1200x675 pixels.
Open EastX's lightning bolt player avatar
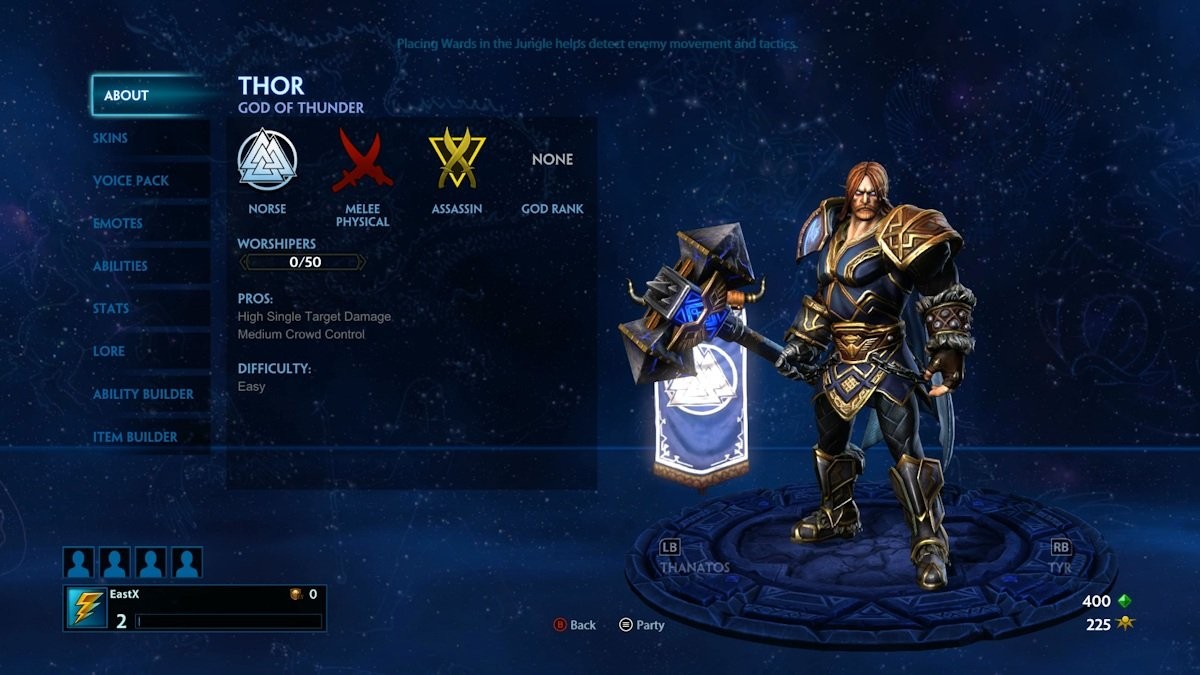[x=87, y=608]
